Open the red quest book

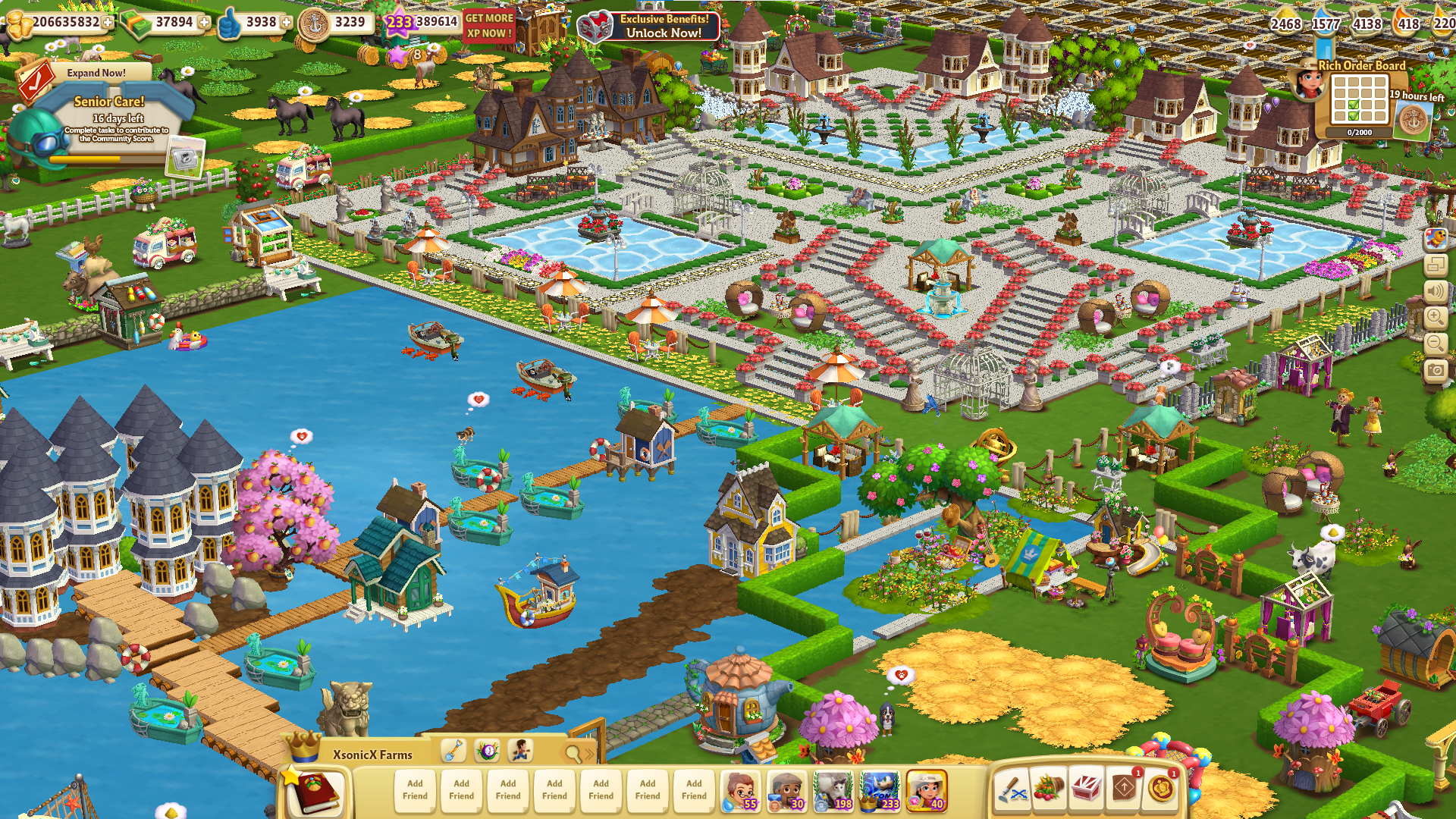[x=315, y=792]
